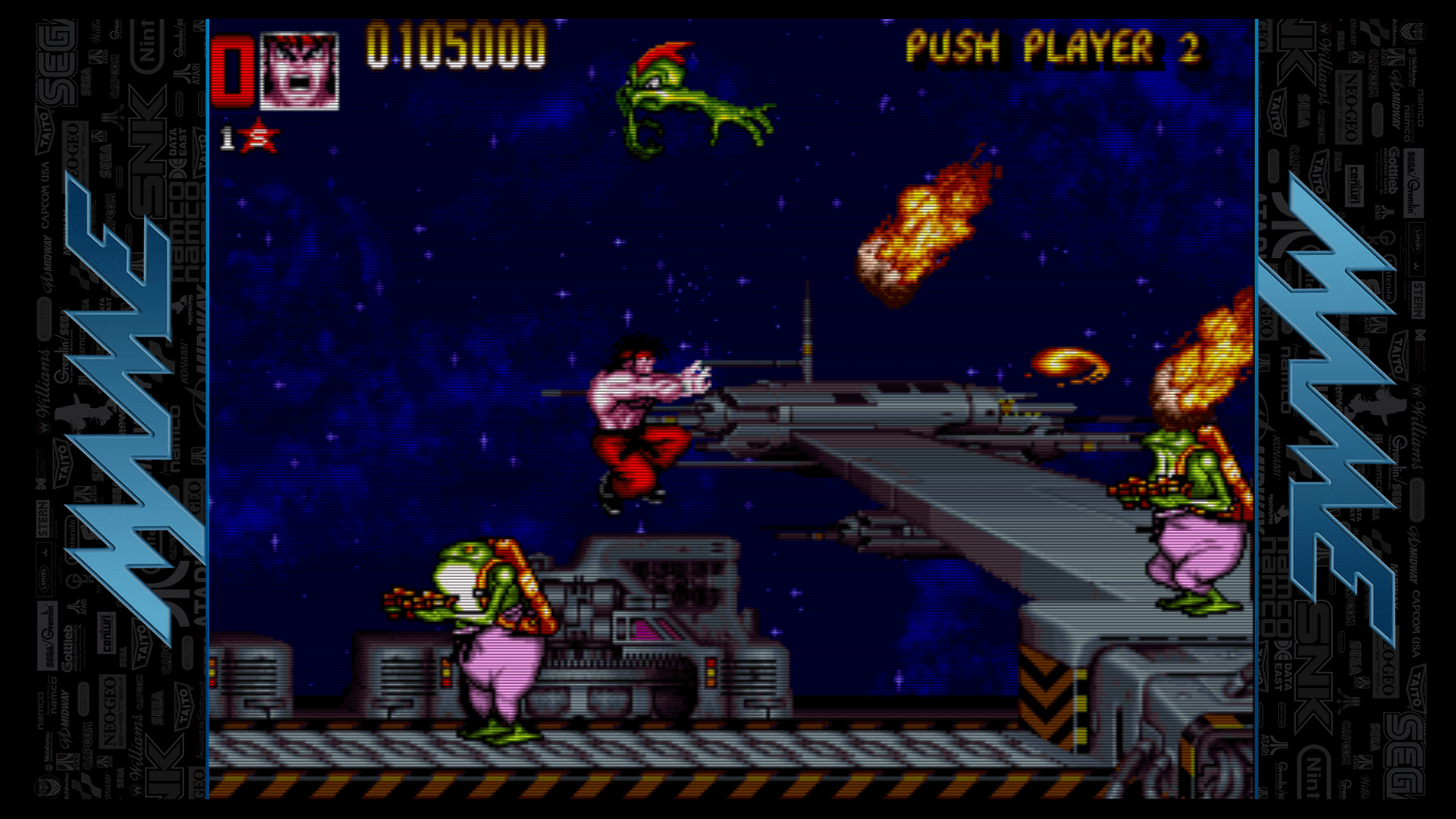Select the red star special attack icon

(259, 137)
